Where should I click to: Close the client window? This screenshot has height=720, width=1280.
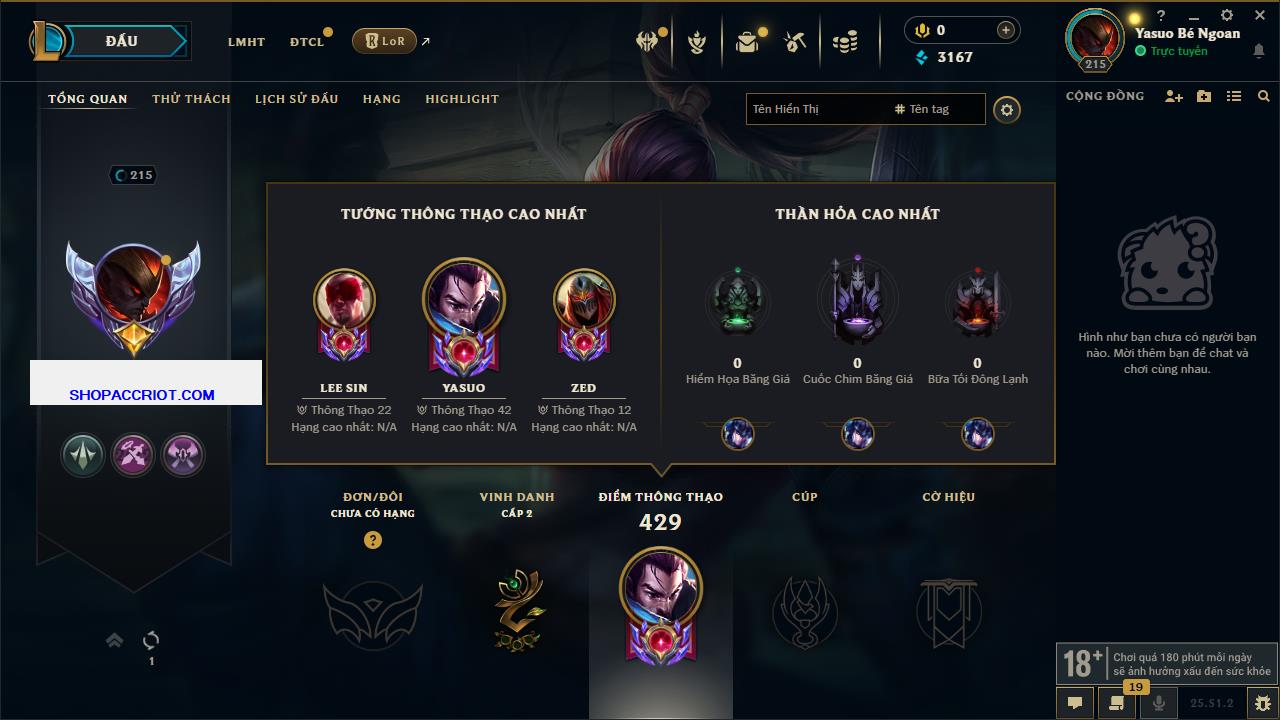[1260, 16]
